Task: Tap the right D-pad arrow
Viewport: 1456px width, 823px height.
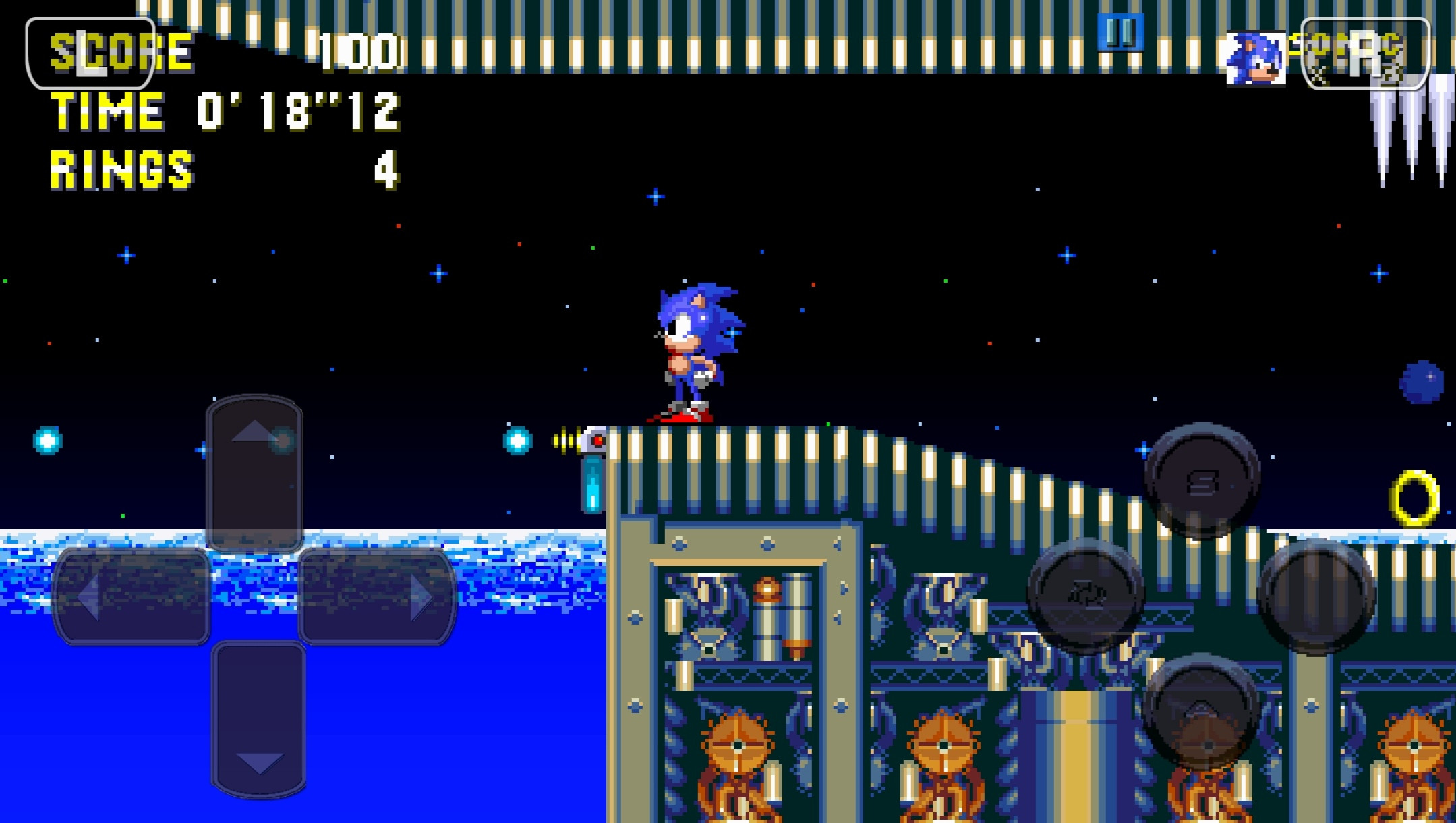Action: pos(378,599)
